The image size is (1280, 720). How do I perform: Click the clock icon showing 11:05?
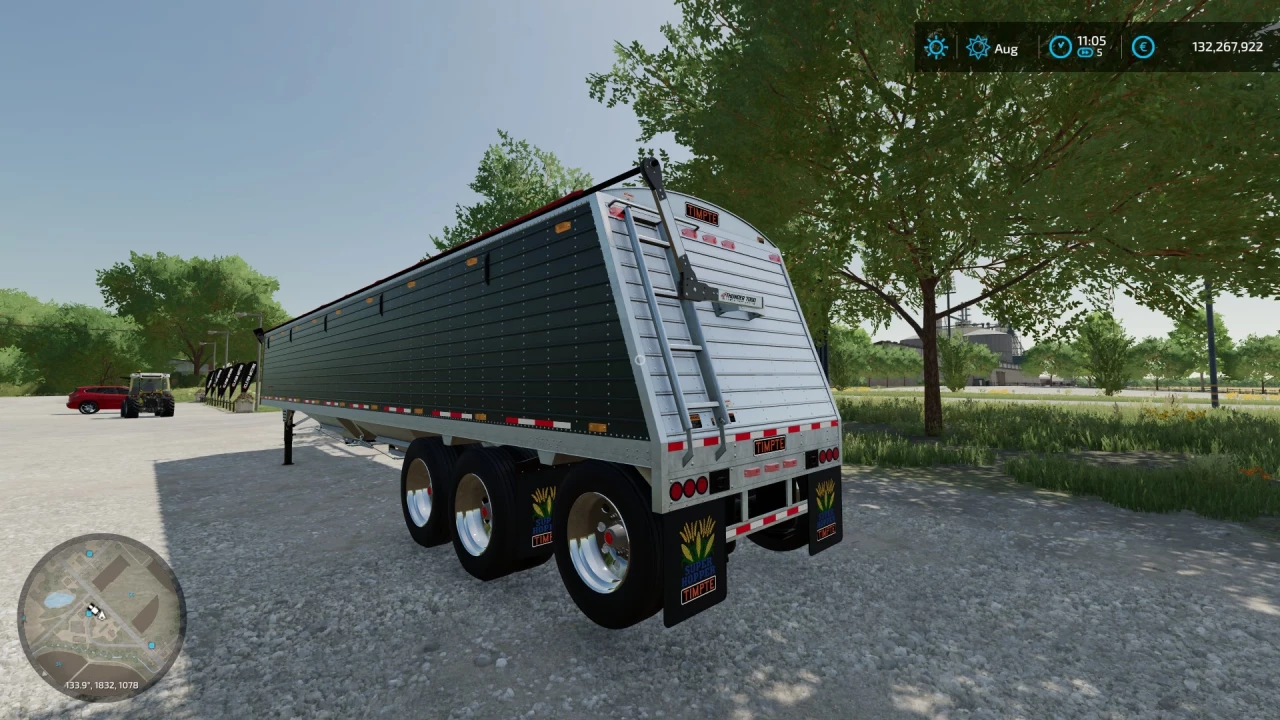click(x=1061, y=47)
